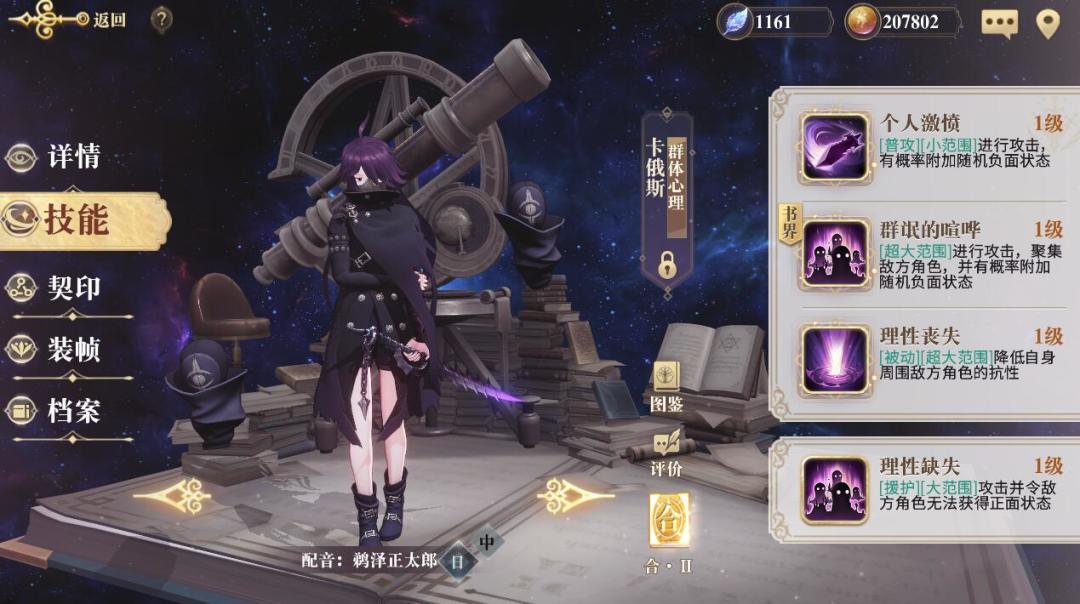1080x604 pixels.
Task: Open the chat bubble icon
Action: [x=999, y=22]
